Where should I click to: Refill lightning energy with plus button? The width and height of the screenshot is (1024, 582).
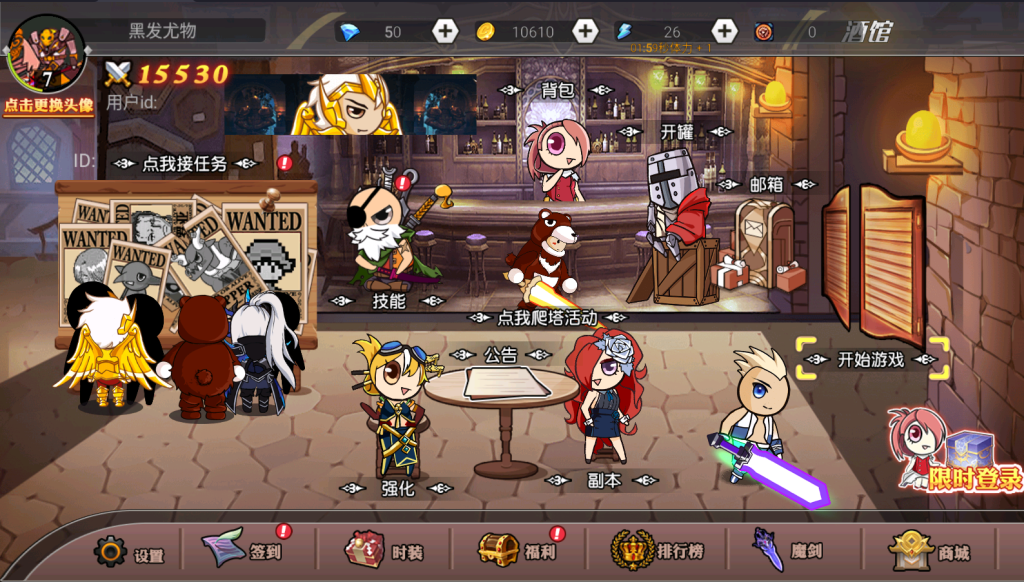(x=724, y=31)
